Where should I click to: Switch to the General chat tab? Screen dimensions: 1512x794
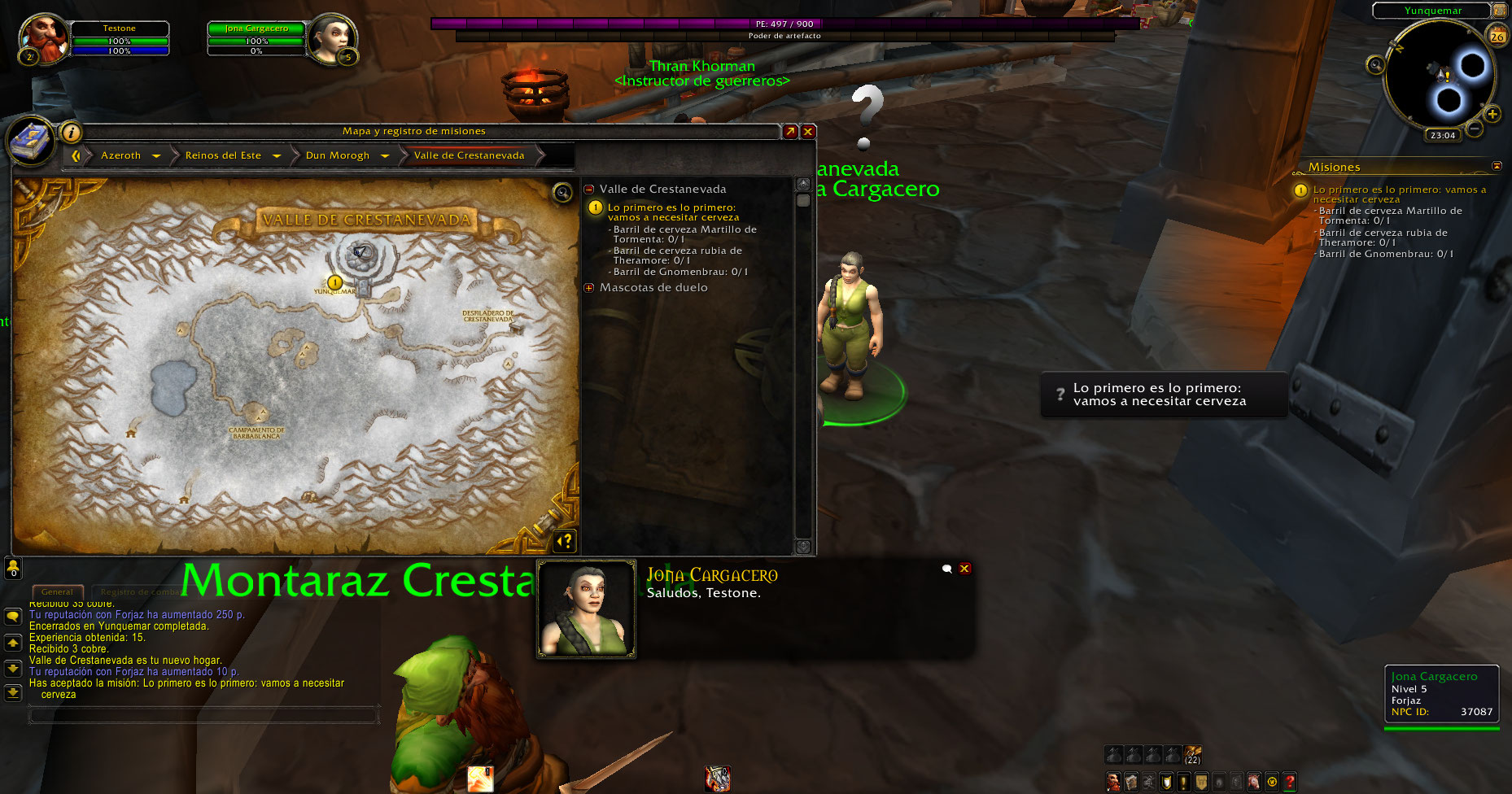57,591
